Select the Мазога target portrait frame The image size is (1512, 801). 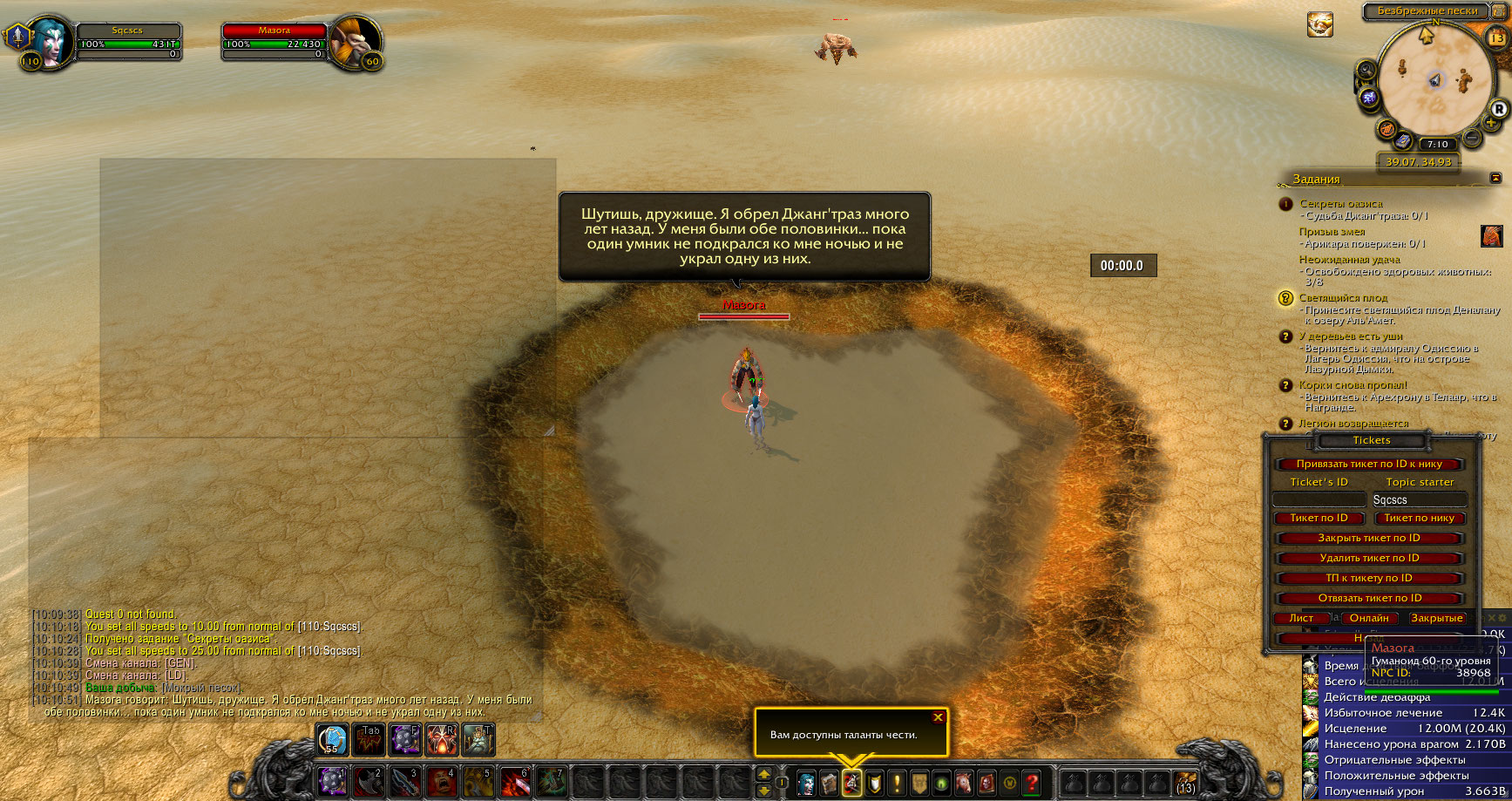click(x=356, y=42)
